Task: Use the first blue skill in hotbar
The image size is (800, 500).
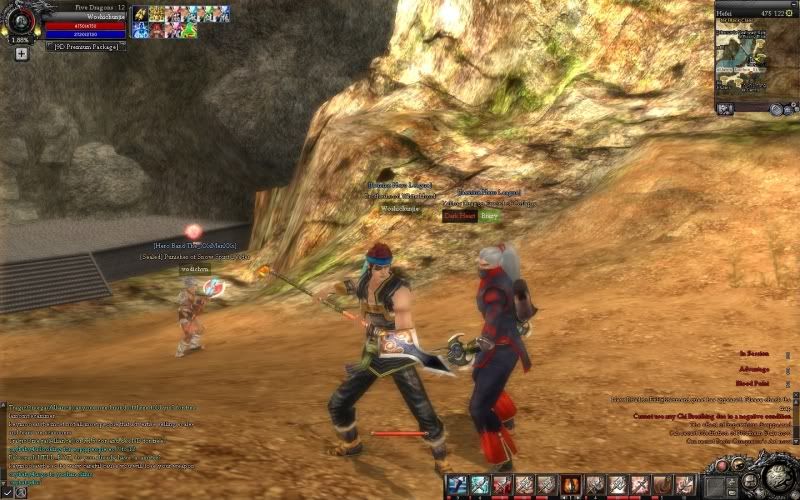Action: (456, 486)
